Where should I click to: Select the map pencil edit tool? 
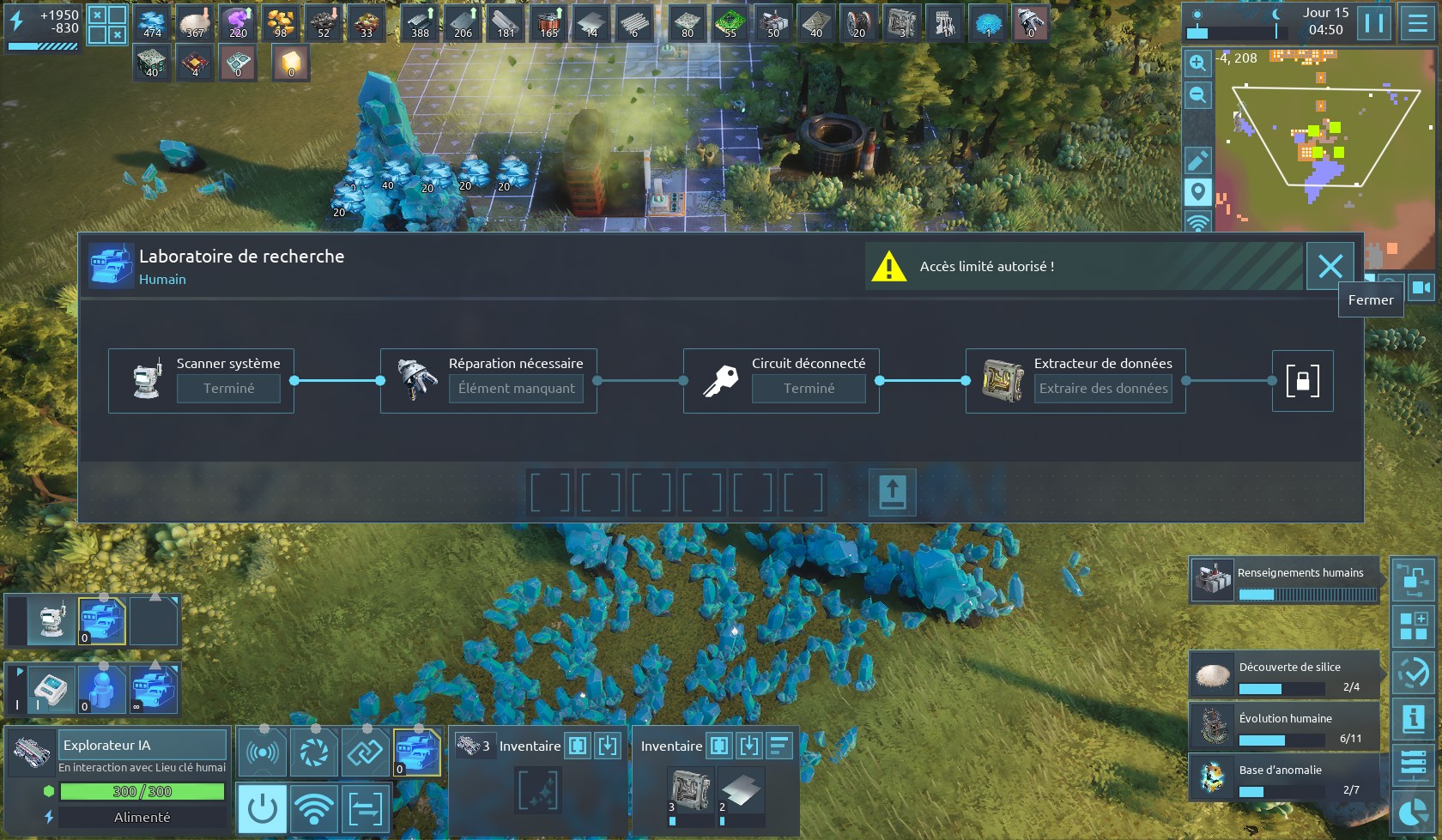[1197, 160]
